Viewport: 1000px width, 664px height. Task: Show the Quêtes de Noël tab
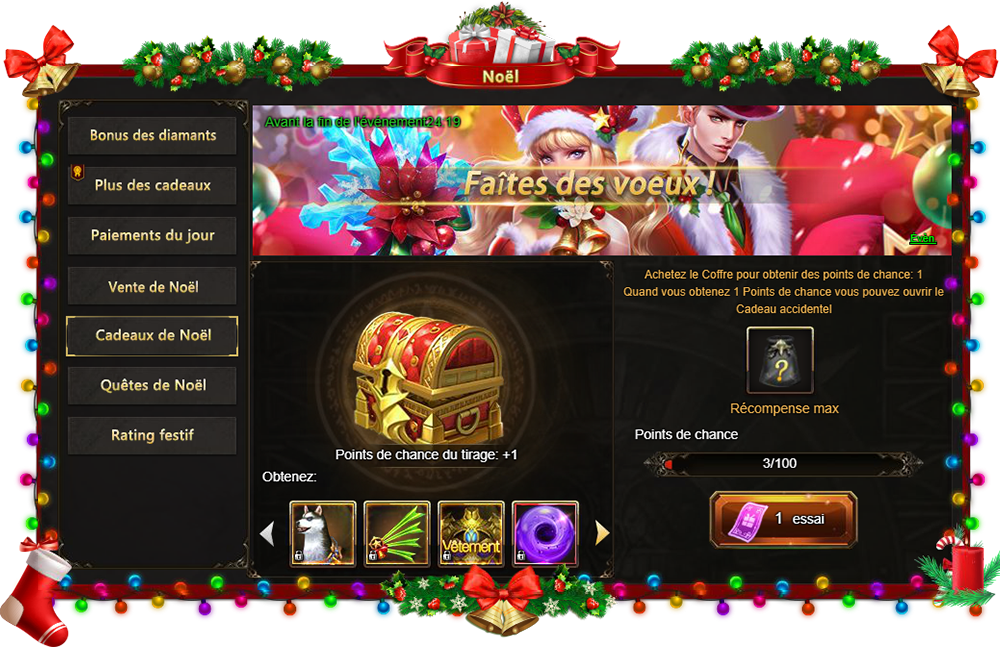tap(152, 386)
